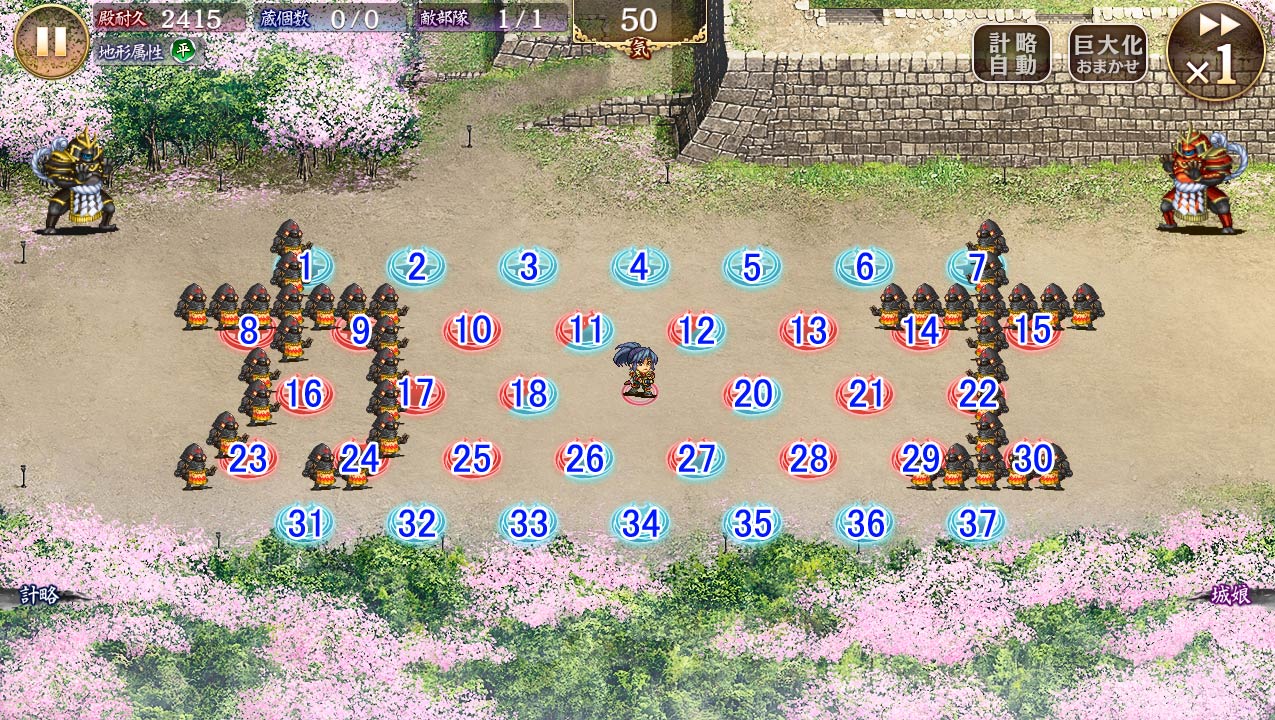This screenshot has height=720, width=1275.
Task: Open the 計略 strategy panel tab
Action: tap(40, 596)
